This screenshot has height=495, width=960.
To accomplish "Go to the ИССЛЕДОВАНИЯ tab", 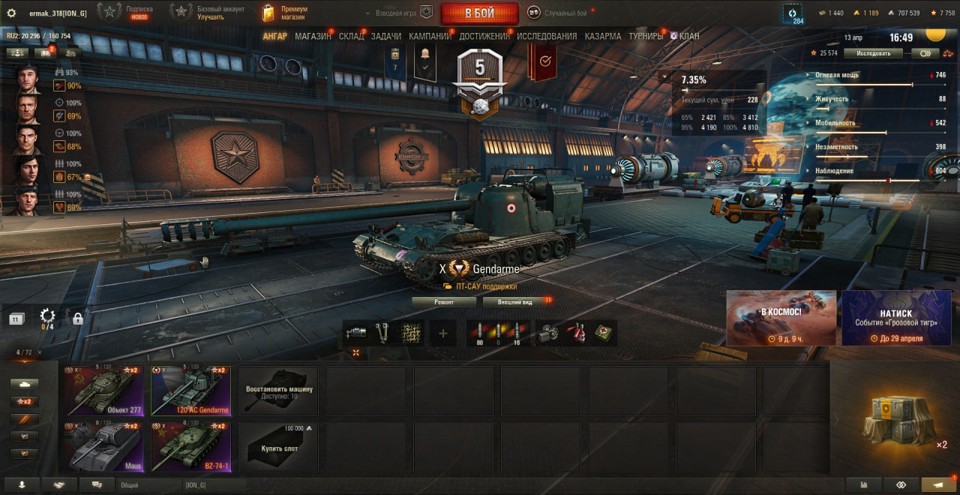I will (547, 36).
